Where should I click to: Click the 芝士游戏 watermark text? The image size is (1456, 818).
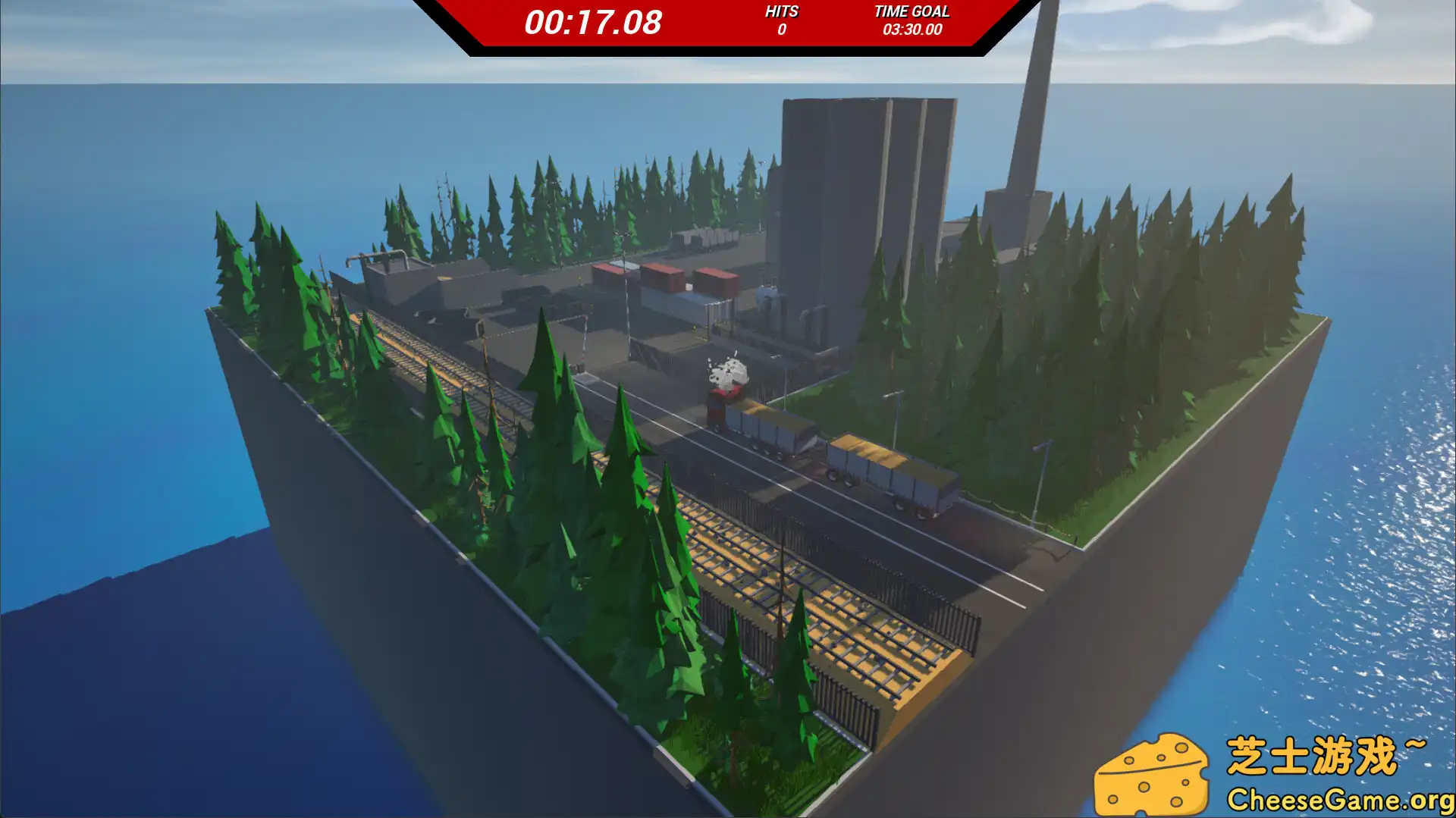pyautogui.click(x=1319, y=754)
